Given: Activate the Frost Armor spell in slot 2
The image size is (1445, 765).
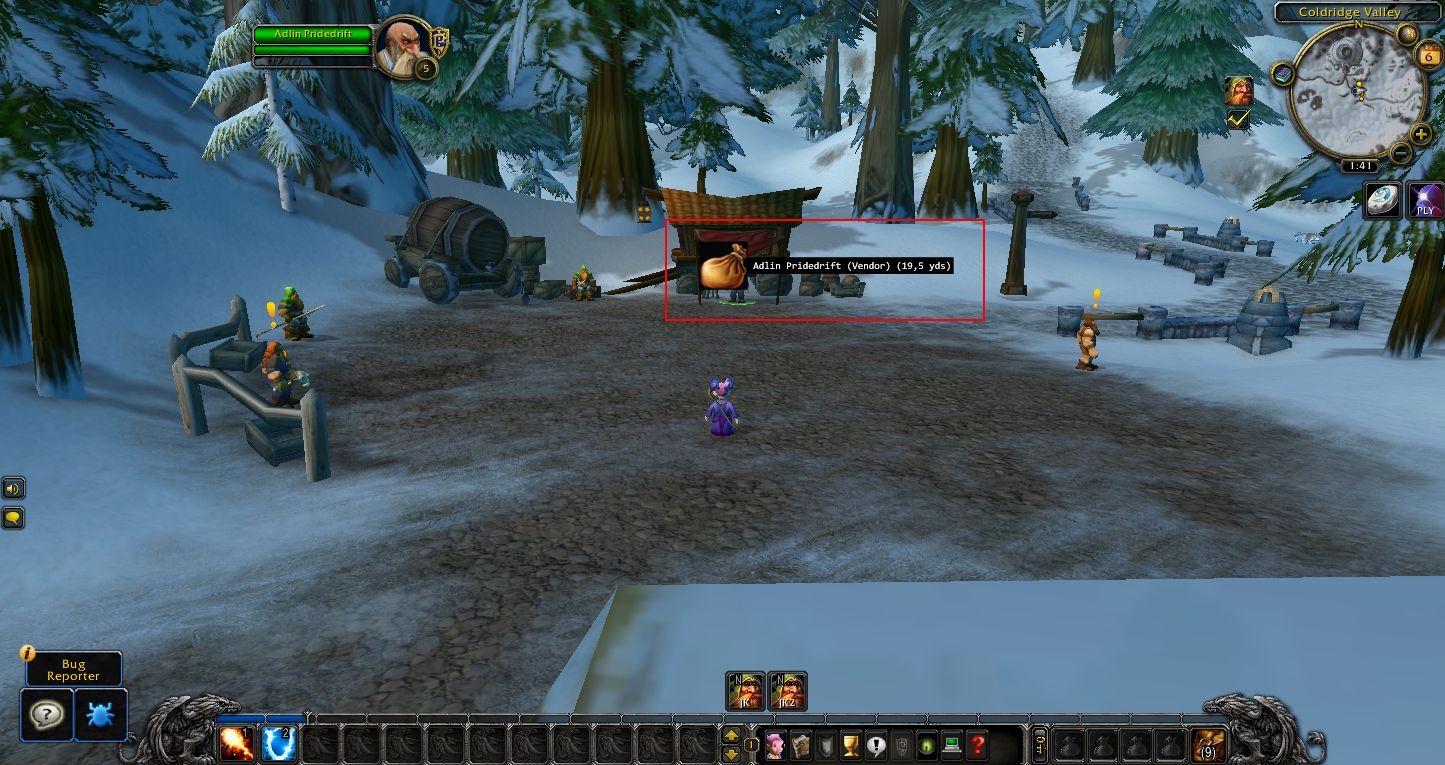Looking at the screenshot, I should [279, 744].
